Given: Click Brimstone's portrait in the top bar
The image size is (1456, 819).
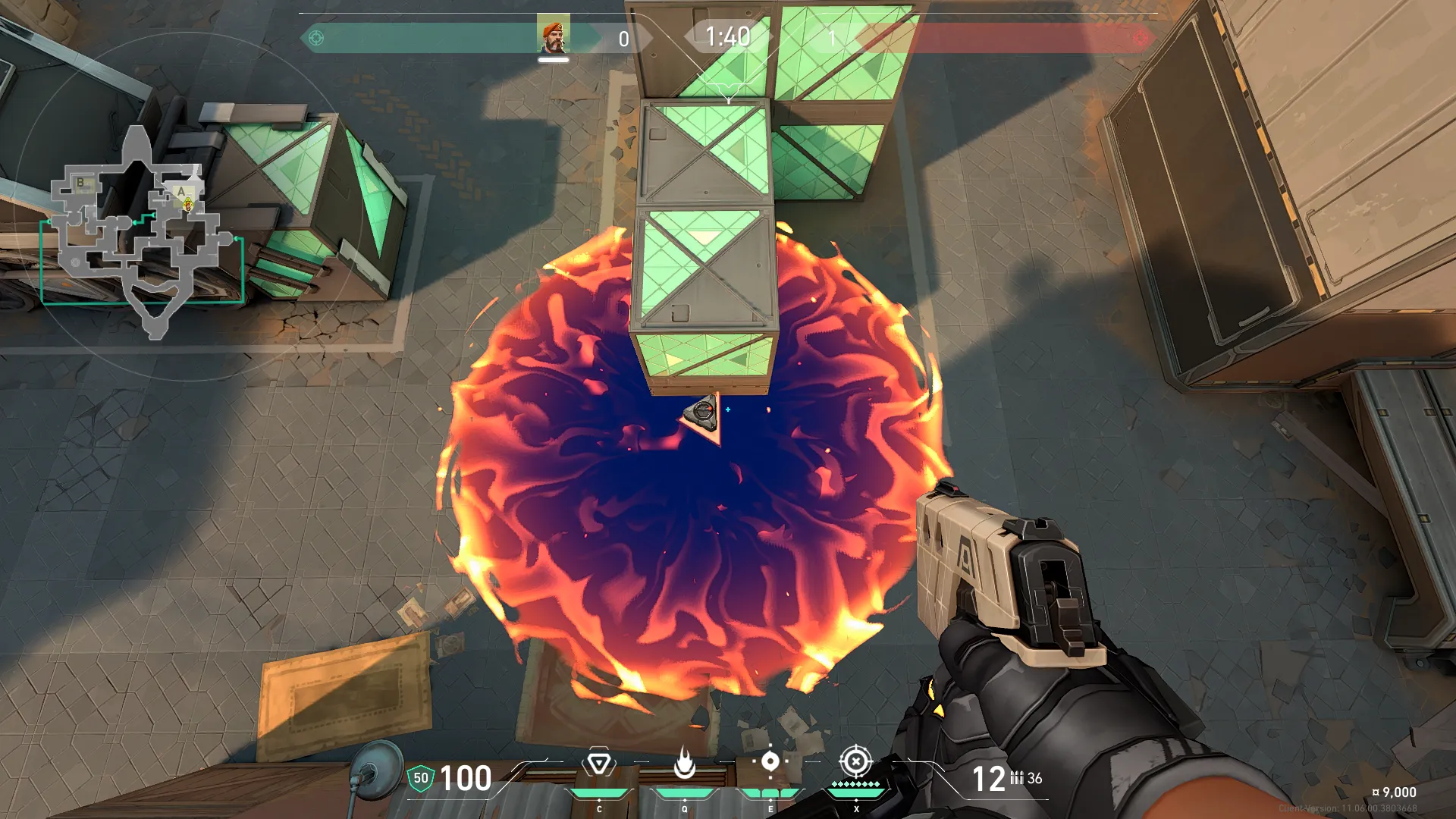Looking at the screenshot, I should click(x=553, y=36).
